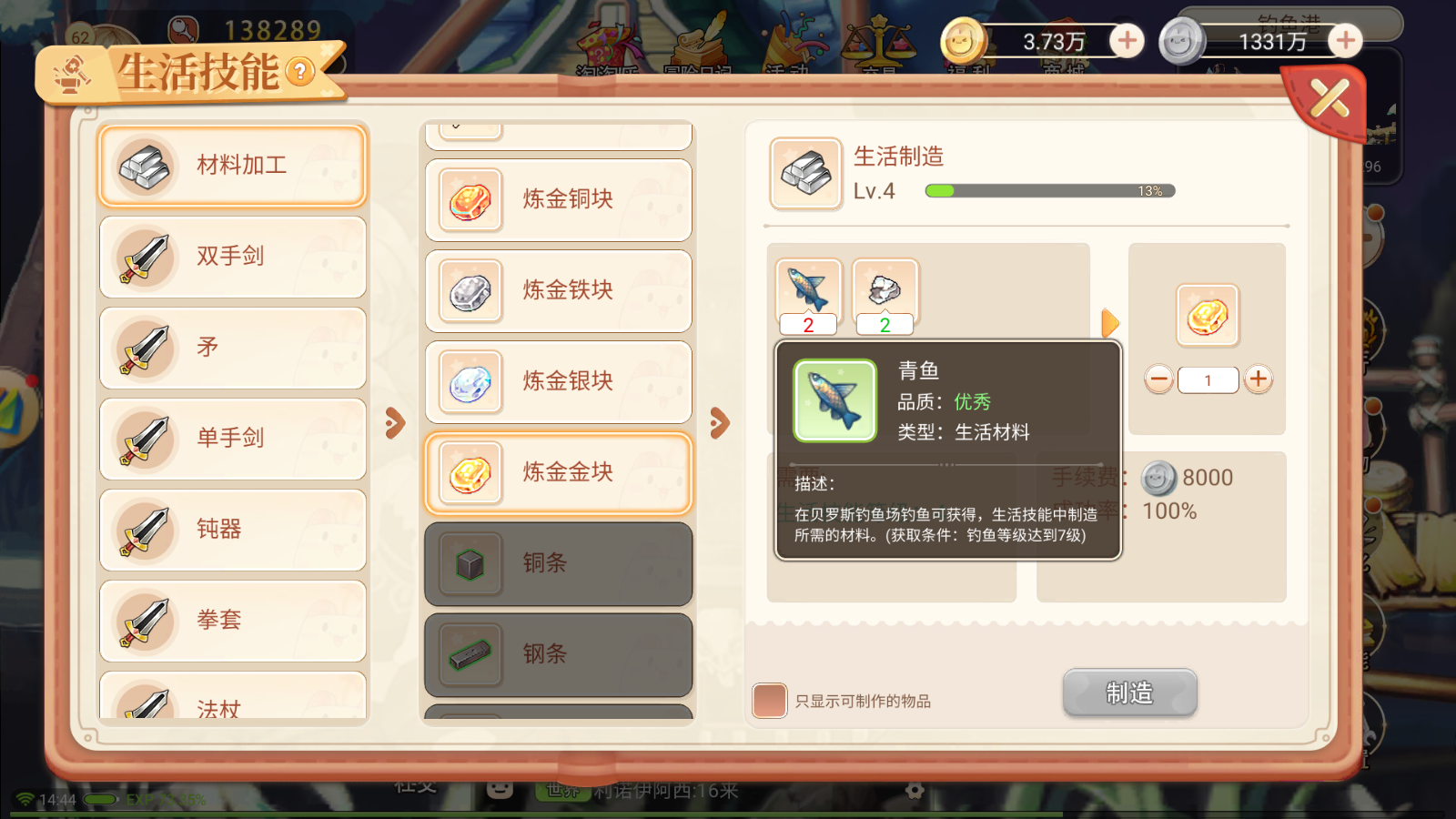The image size is (1456, 819).
Task: Increase craft quantity with the plus stepper
Action: pos(1259,379)
